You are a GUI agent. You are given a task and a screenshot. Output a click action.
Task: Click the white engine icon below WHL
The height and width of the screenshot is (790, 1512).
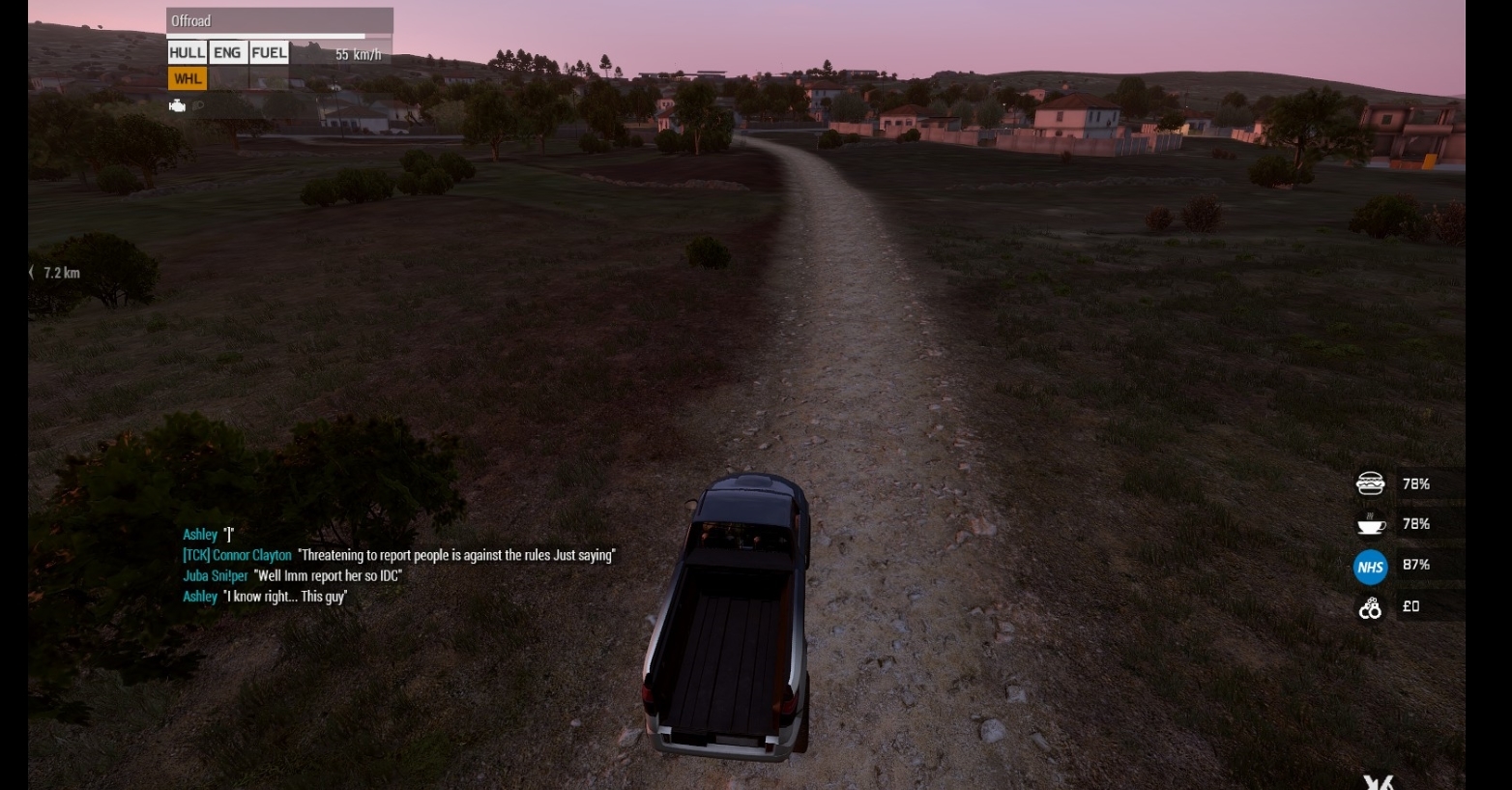tap(178, 106)
